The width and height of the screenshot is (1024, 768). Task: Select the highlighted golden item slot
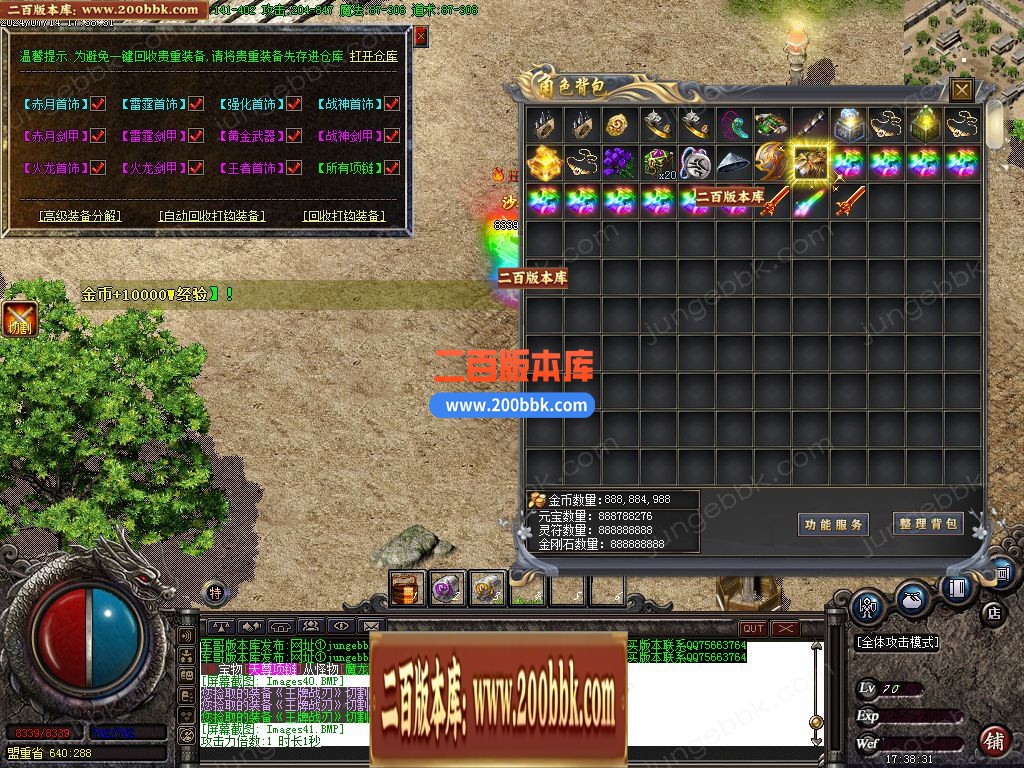[x=809, y=163]
